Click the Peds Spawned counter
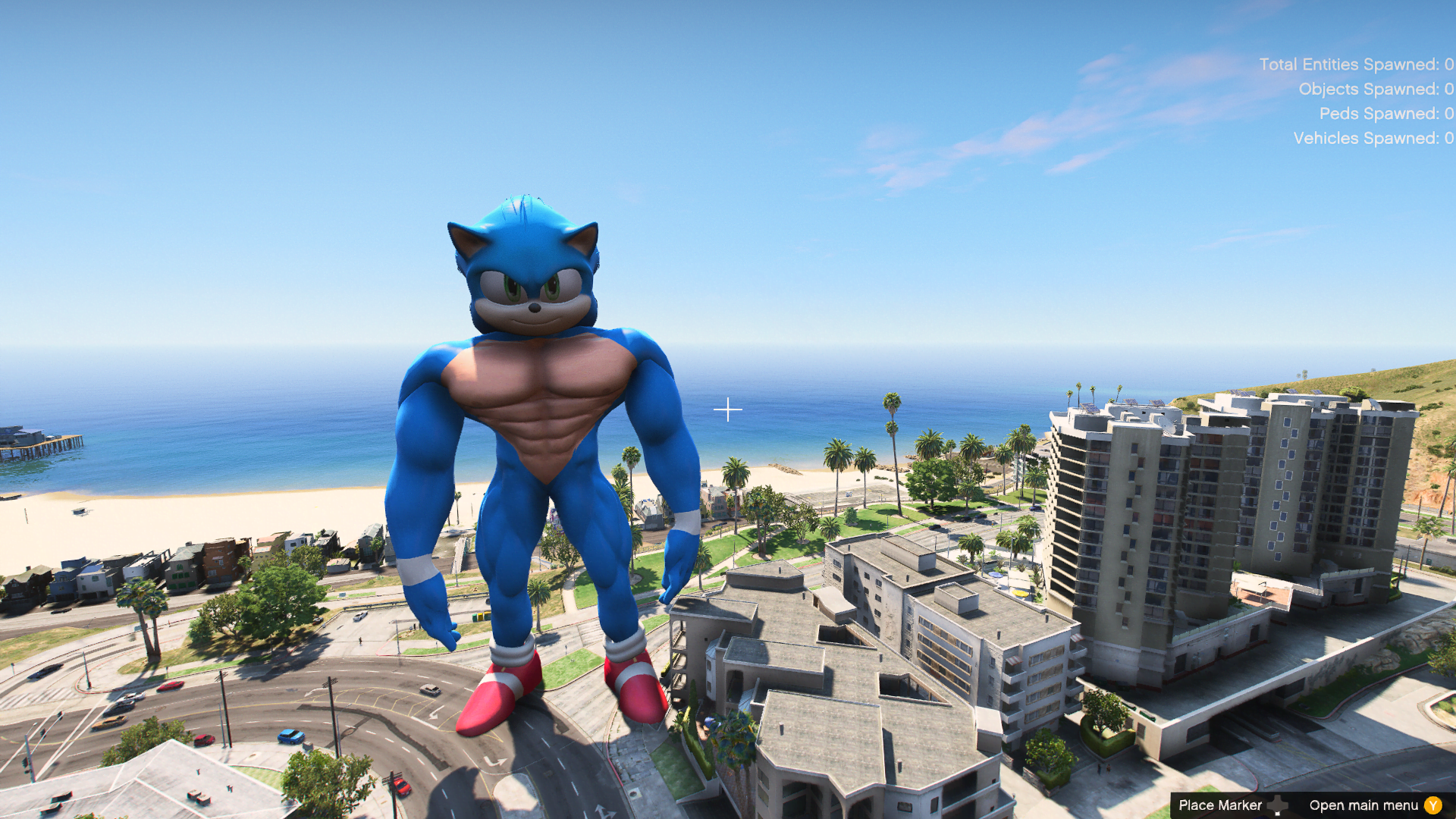 1388,114
